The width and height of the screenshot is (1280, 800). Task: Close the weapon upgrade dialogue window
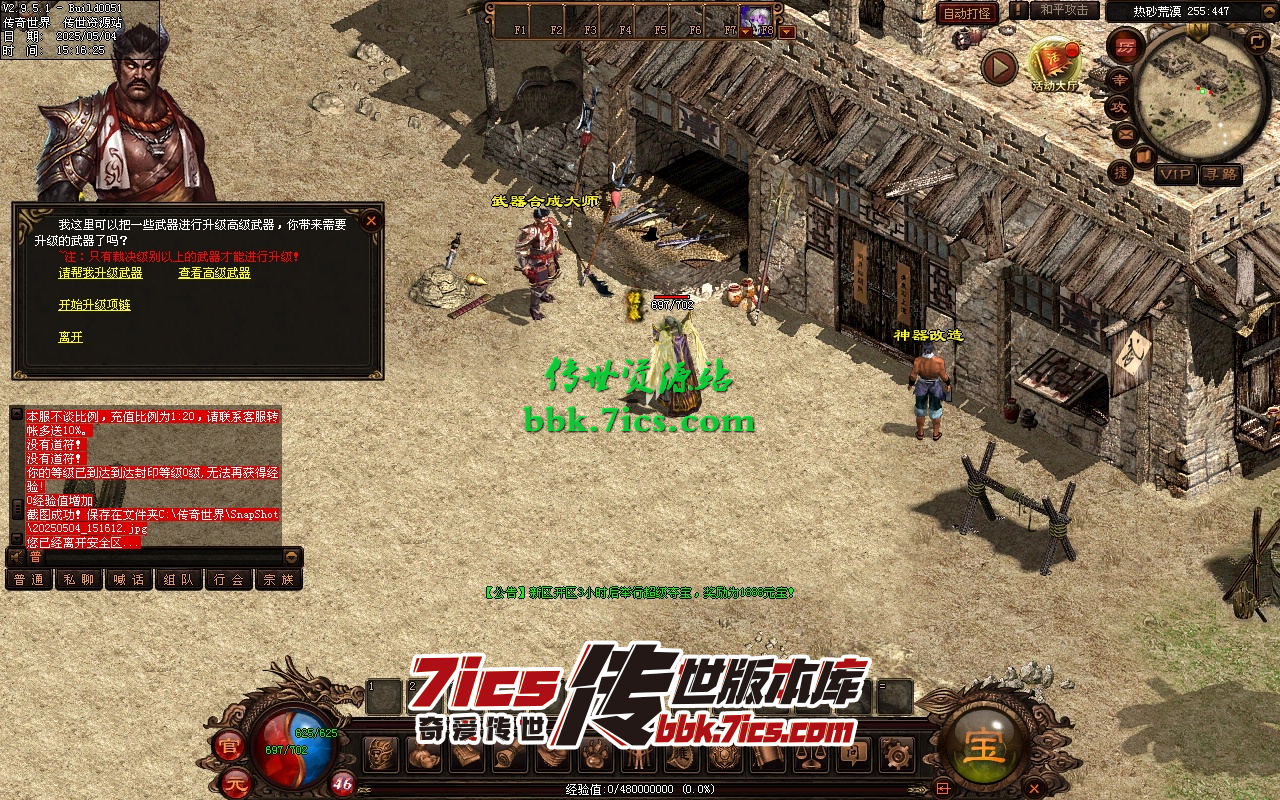(371, 221)
